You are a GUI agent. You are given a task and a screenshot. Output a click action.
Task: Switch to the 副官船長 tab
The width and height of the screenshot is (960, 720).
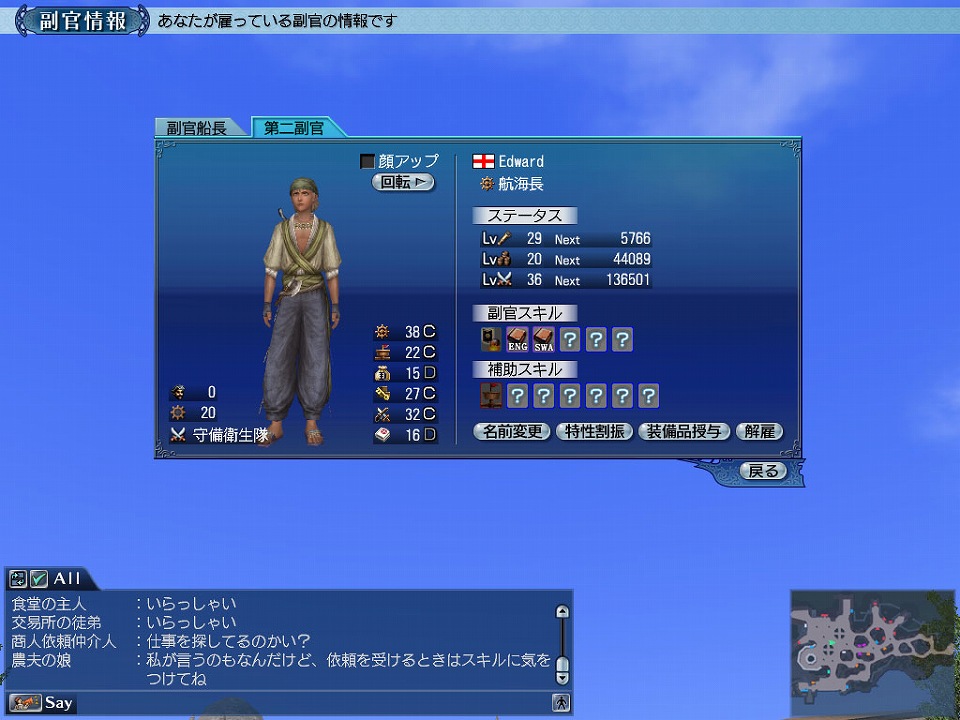[x=197, y=128]
